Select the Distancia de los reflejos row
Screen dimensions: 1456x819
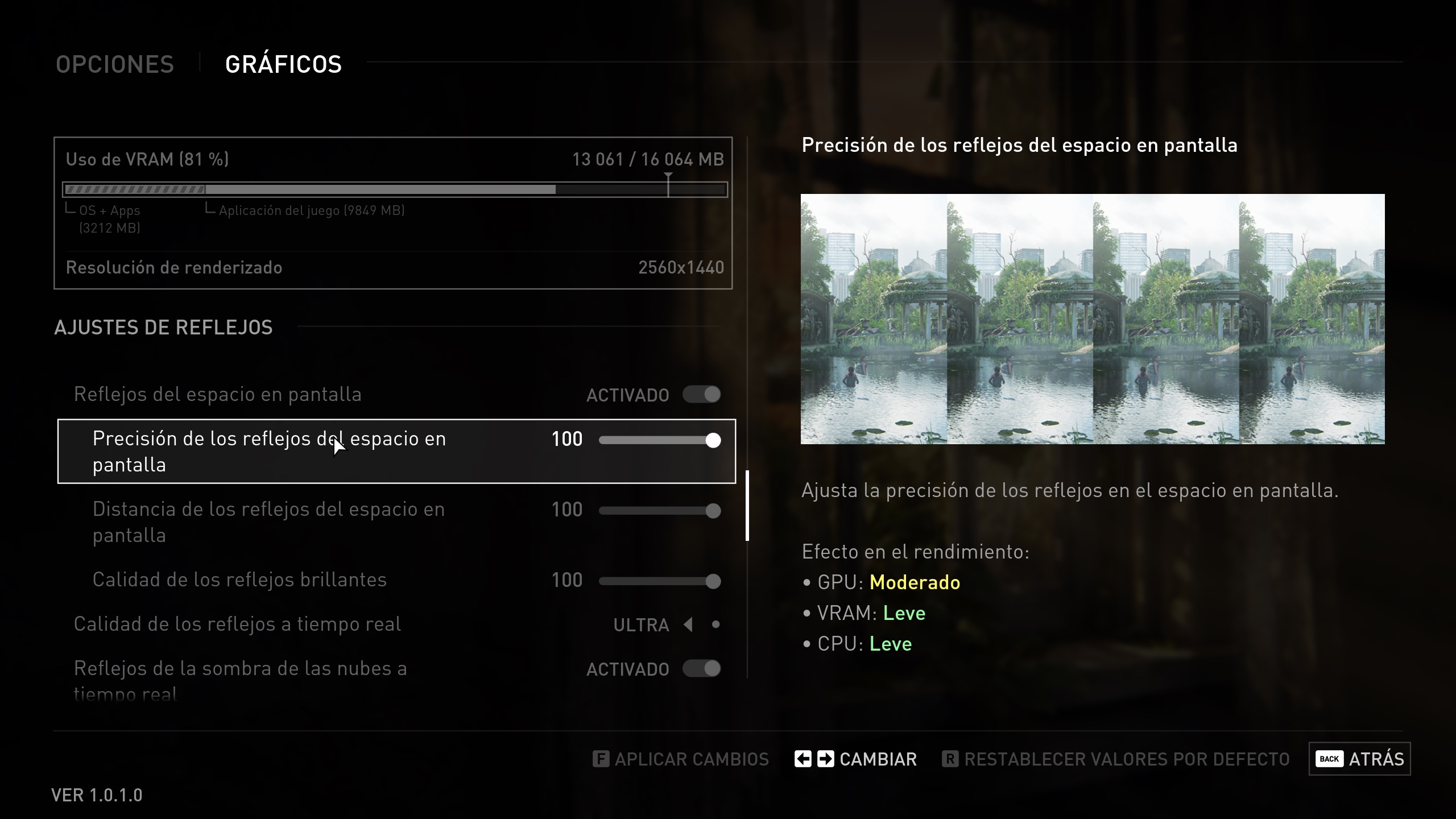pyautogui.click(x=268, y=522)
